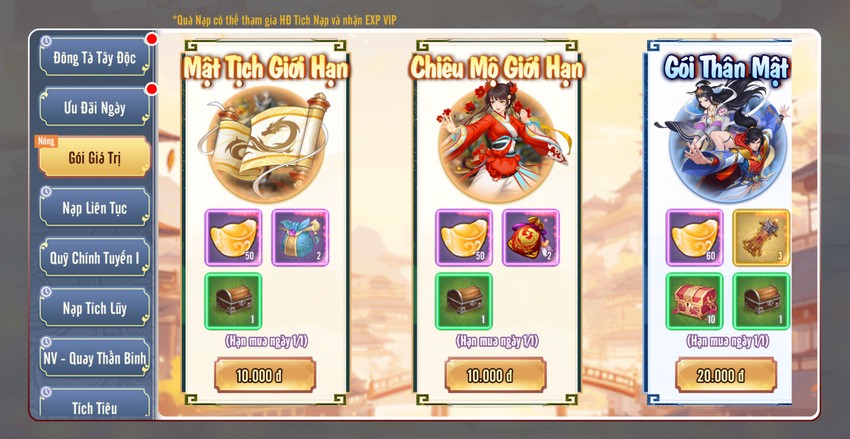Inspect the golden weapon item in Gói Thần Mật
Viewport: 850px width, 439px height.
click(x=760, y=237)
